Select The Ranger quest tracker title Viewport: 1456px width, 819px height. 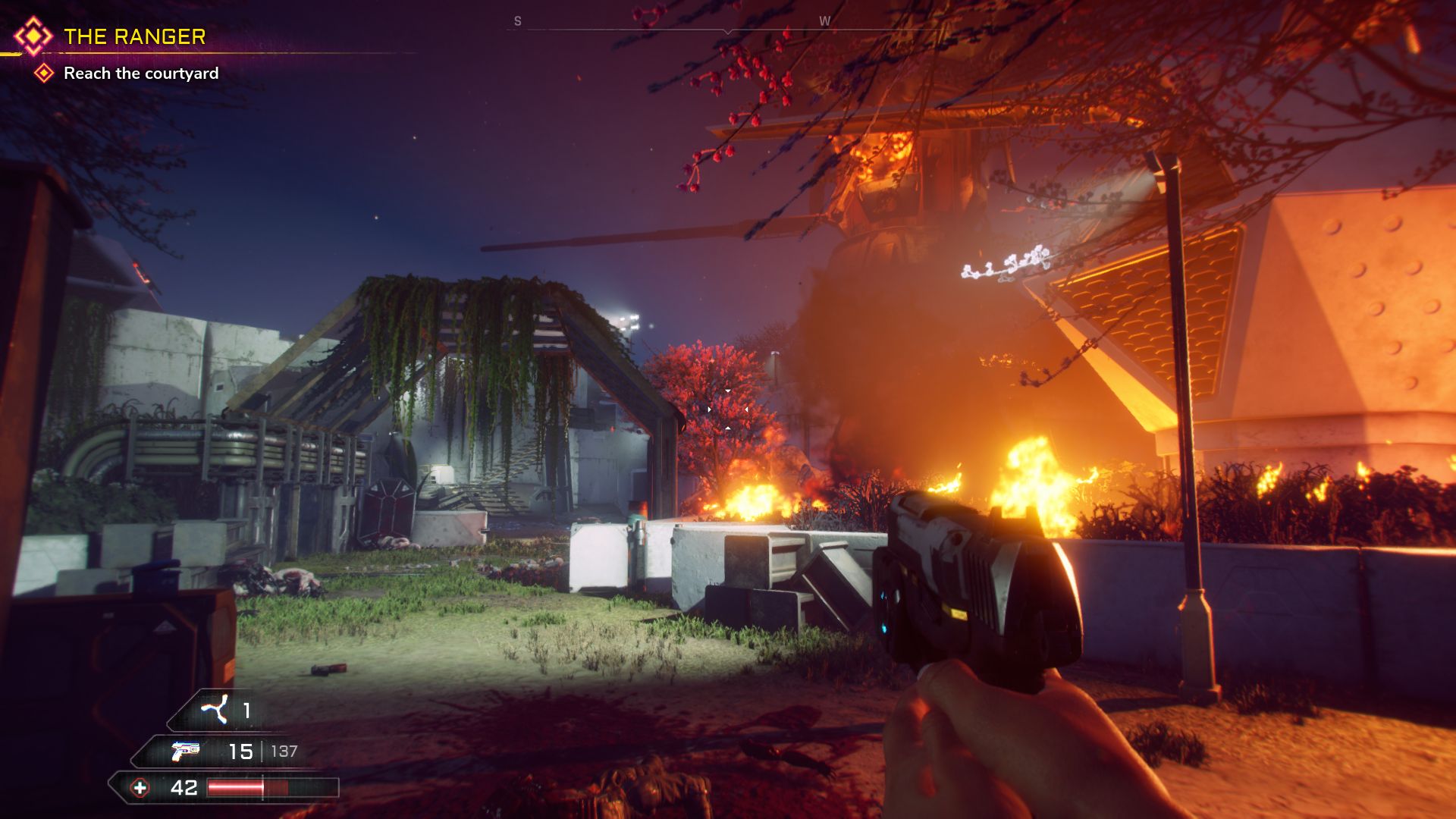point(134,36)
